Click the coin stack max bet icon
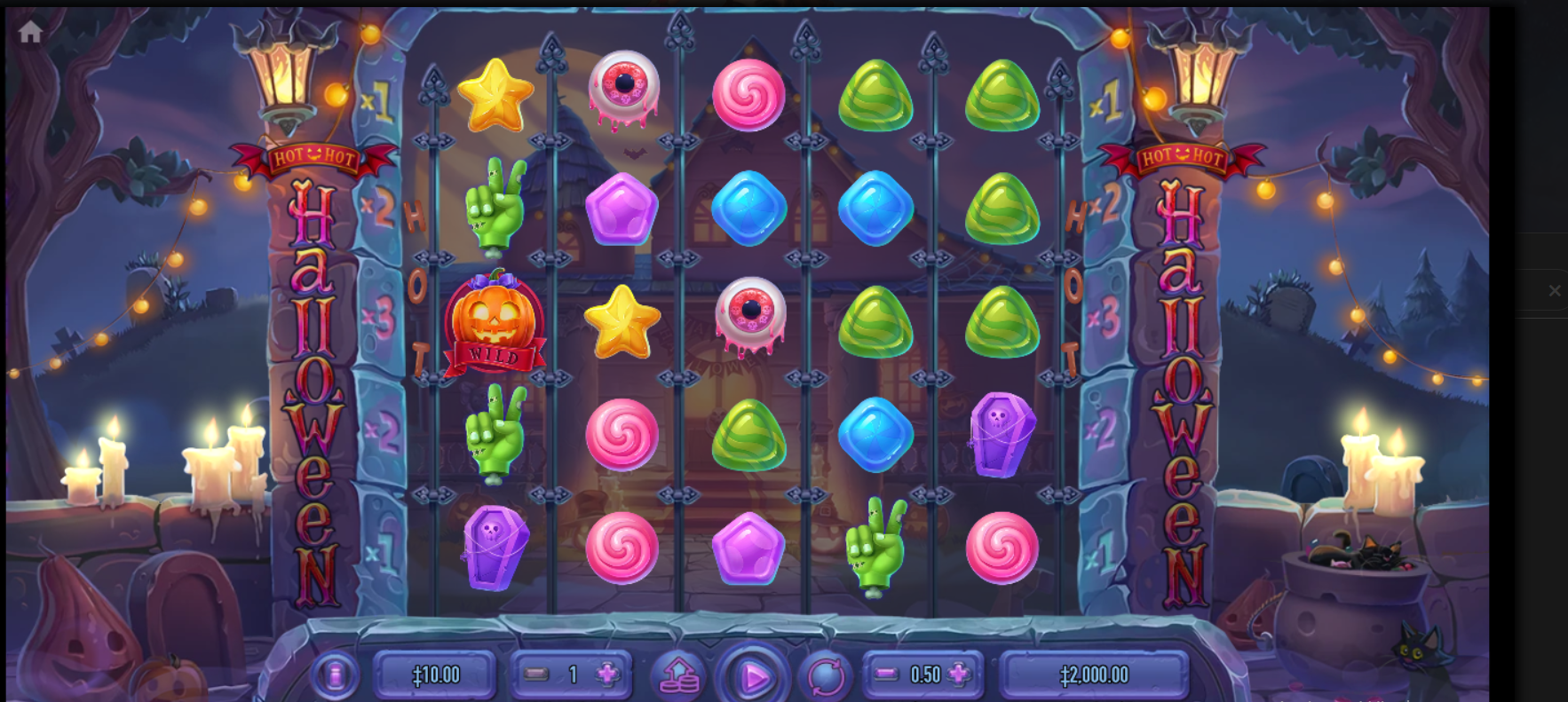 [678, 674]
